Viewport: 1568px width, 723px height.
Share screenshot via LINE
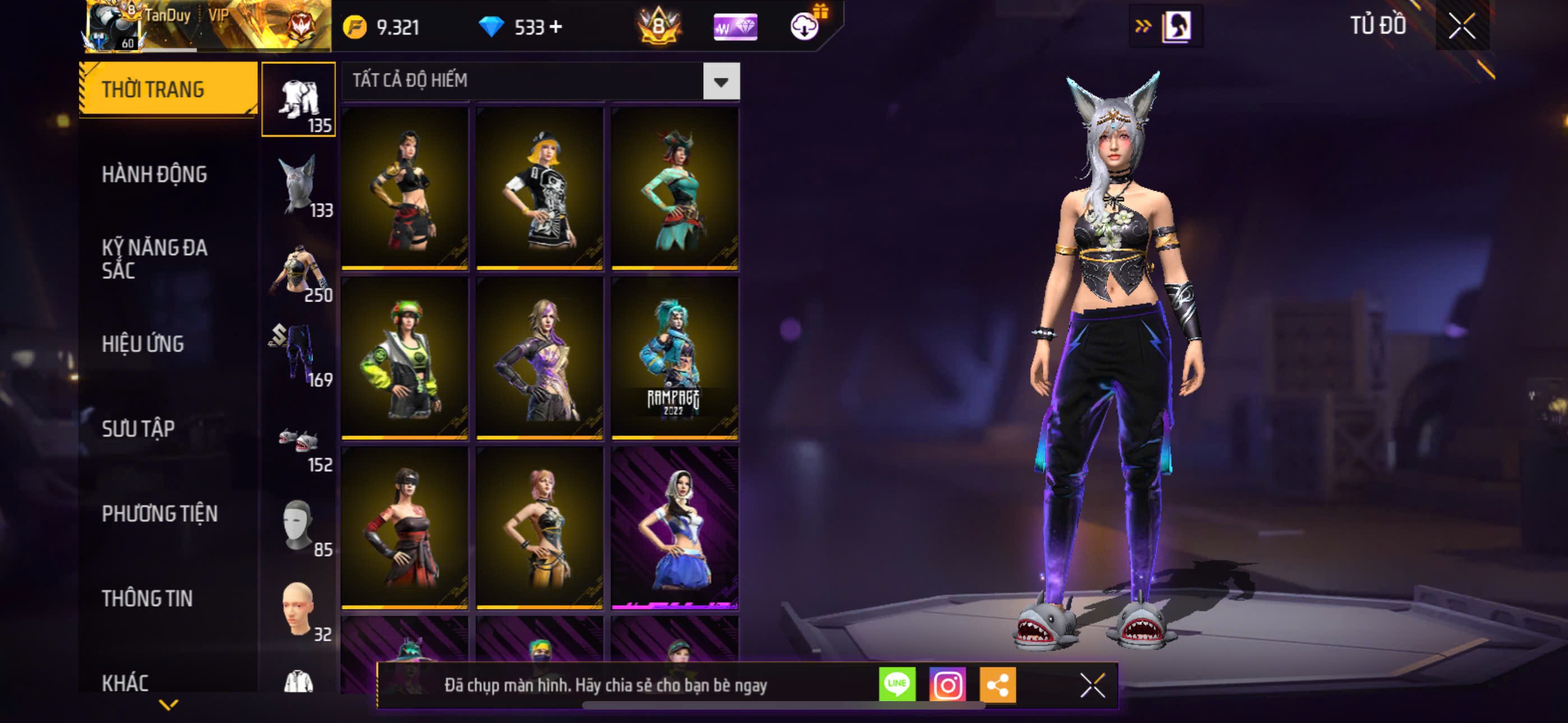[897, 685]
